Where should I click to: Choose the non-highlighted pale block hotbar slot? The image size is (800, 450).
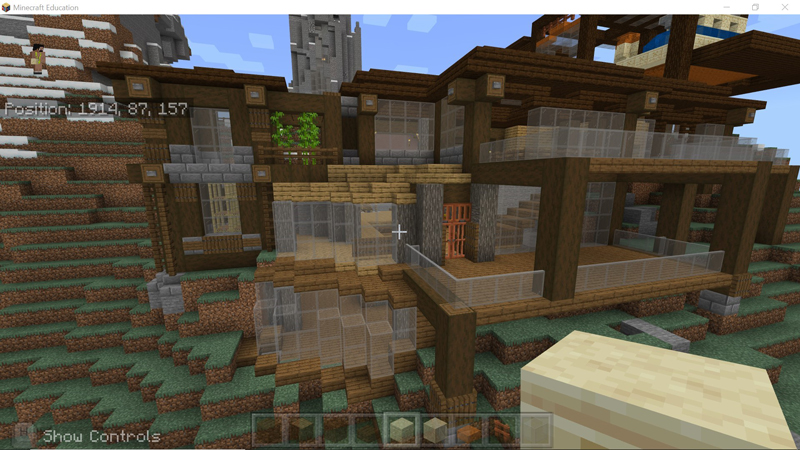click(435, 430)
